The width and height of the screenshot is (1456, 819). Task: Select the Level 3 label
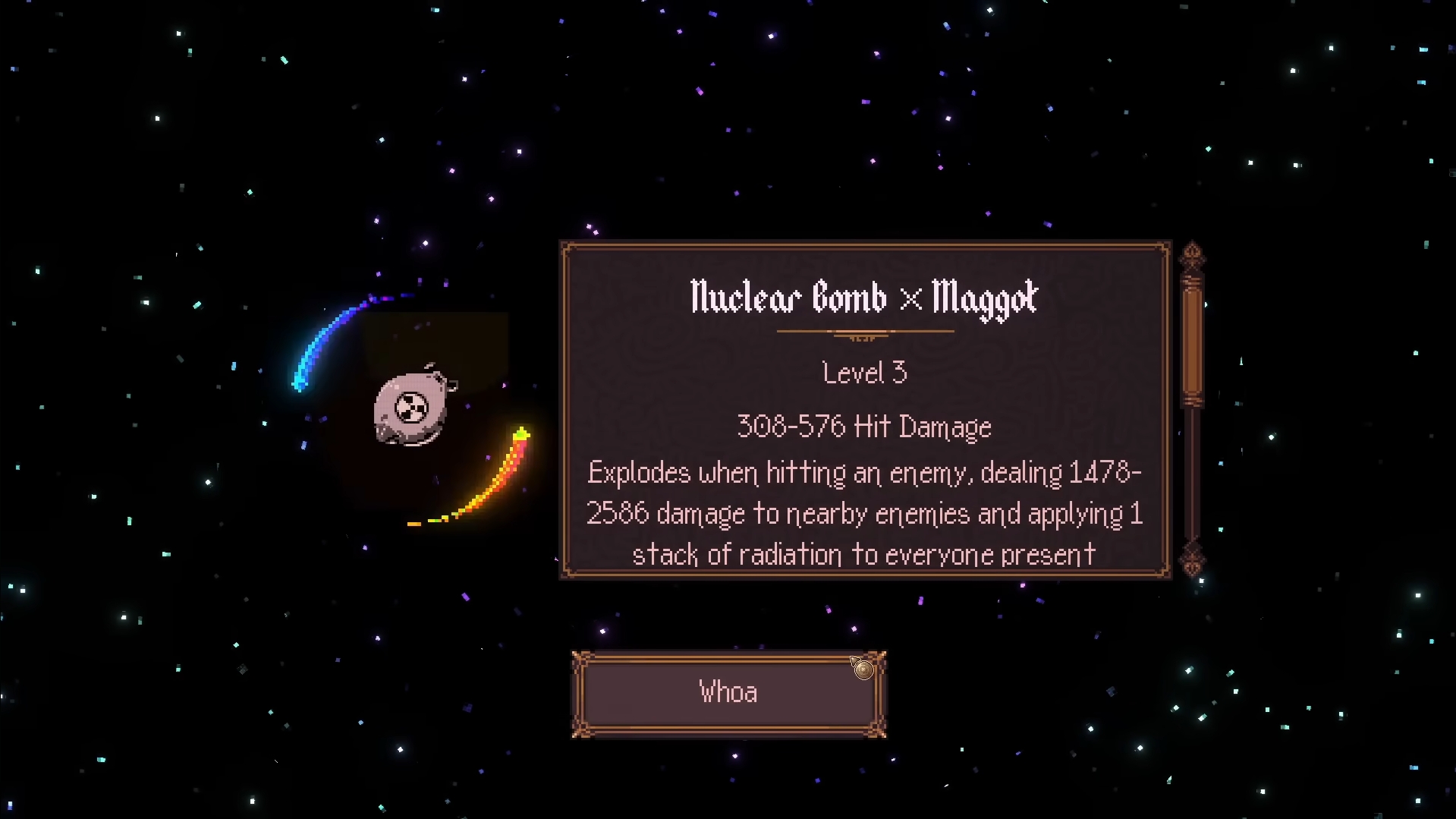pos(863,372)
